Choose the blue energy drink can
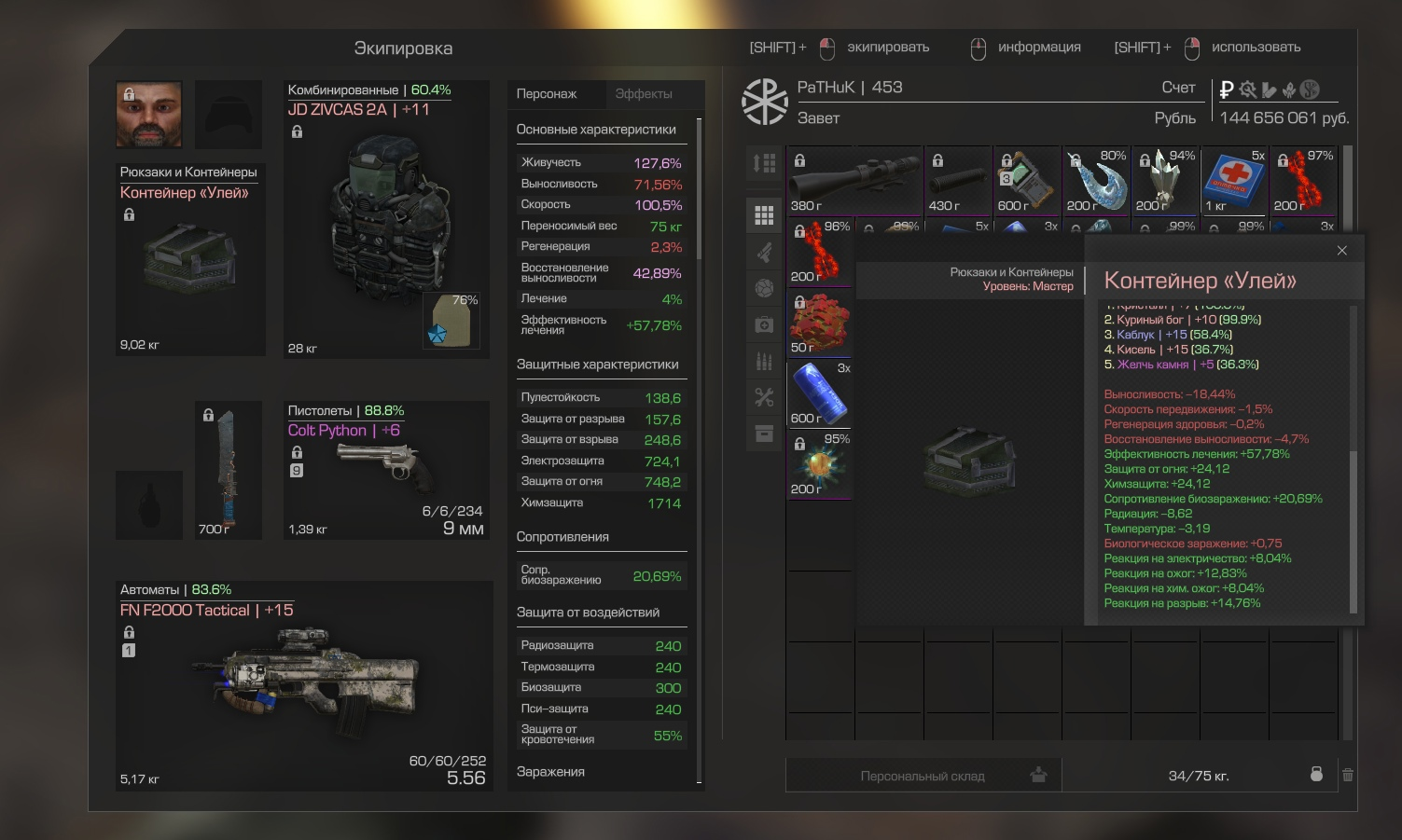This screenshot has width=1402, height=840. point(819,393)
